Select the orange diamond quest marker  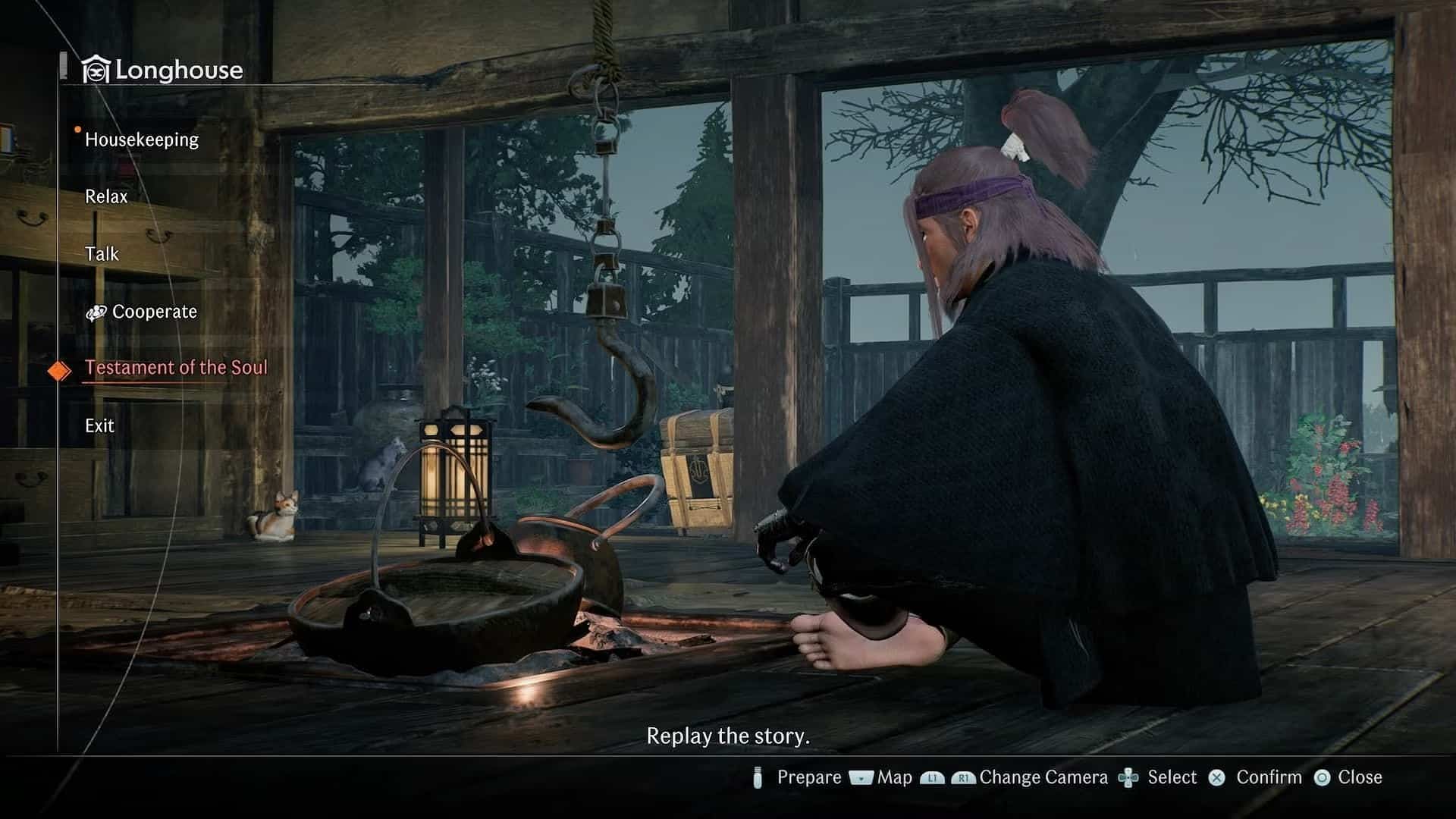pyautogui.click(x=59, y=368)
